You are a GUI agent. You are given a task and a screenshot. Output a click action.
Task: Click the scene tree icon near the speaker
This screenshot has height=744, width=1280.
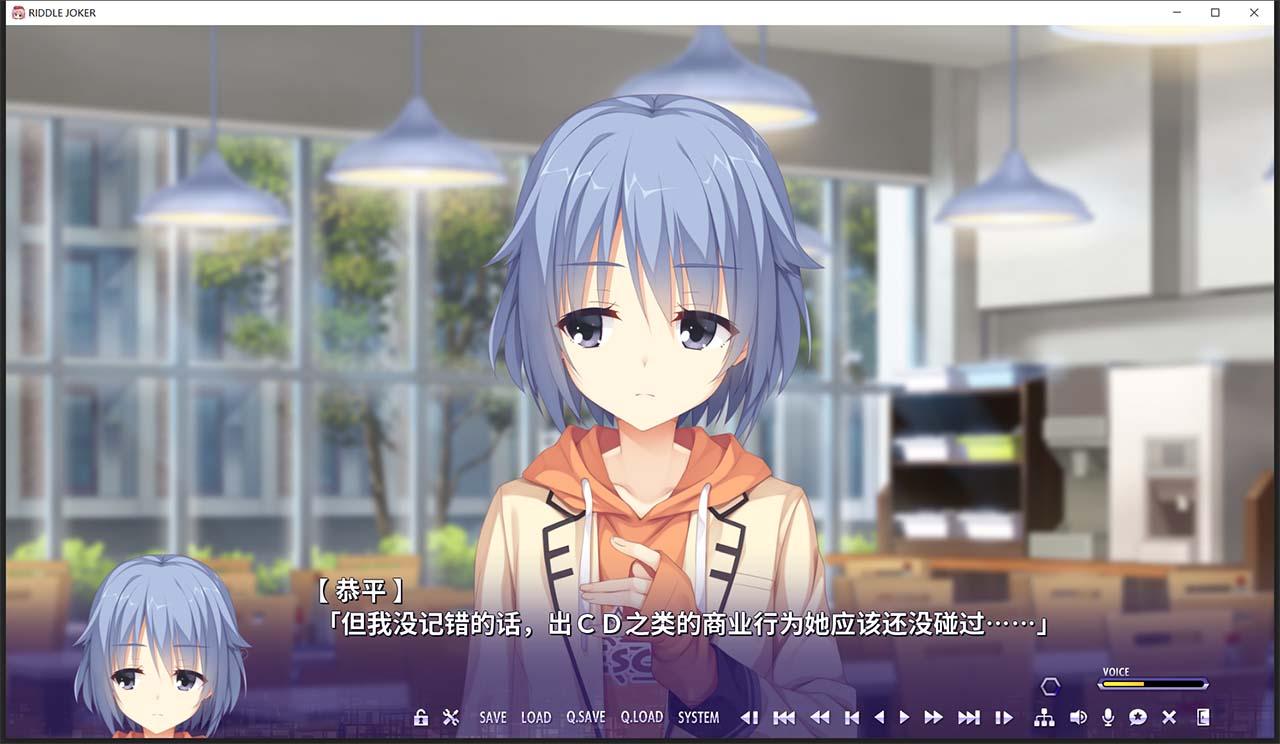(1043, 717)
